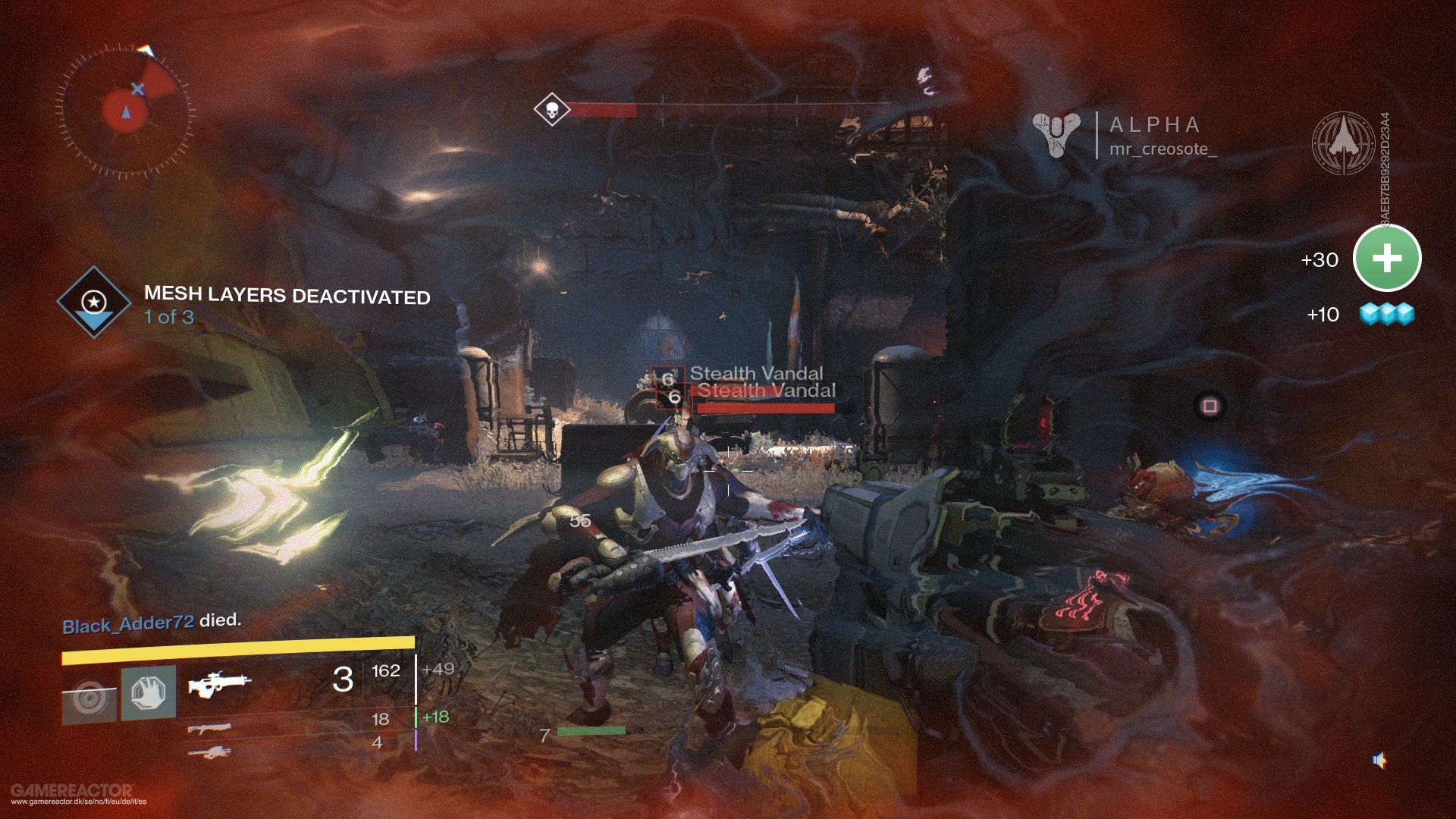The width and height of the screenshot is (1456, 819).
Task: Switch to the special weapon icon
Action: pyautogui.click(x=209, y=728)
